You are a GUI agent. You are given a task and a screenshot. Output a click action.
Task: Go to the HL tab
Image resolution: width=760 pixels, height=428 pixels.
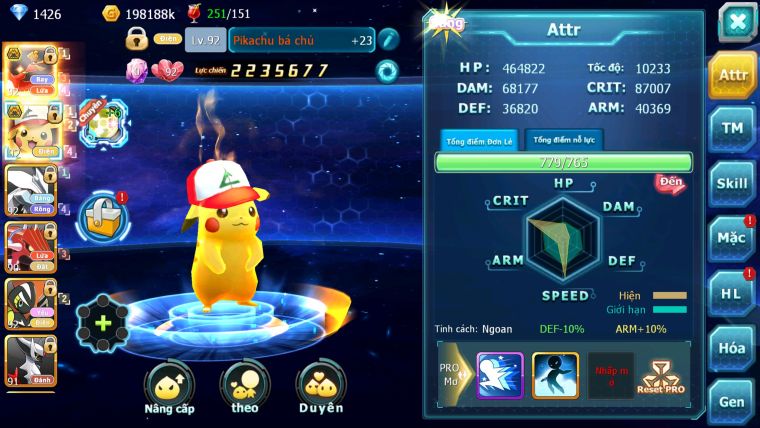pyautogui.click(x=733, y=293)
